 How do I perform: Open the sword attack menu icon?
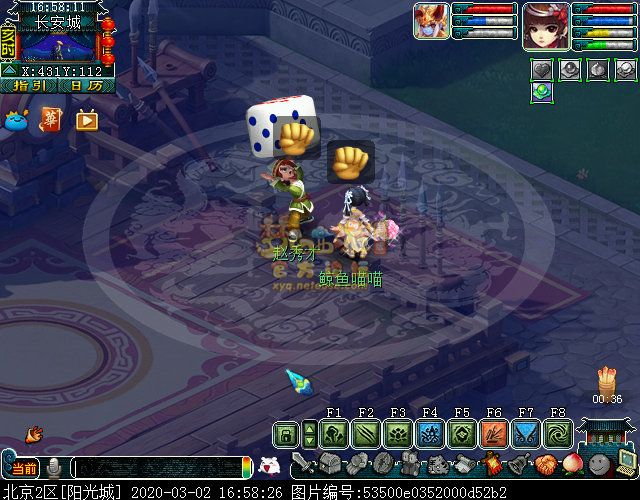point(304,465)
